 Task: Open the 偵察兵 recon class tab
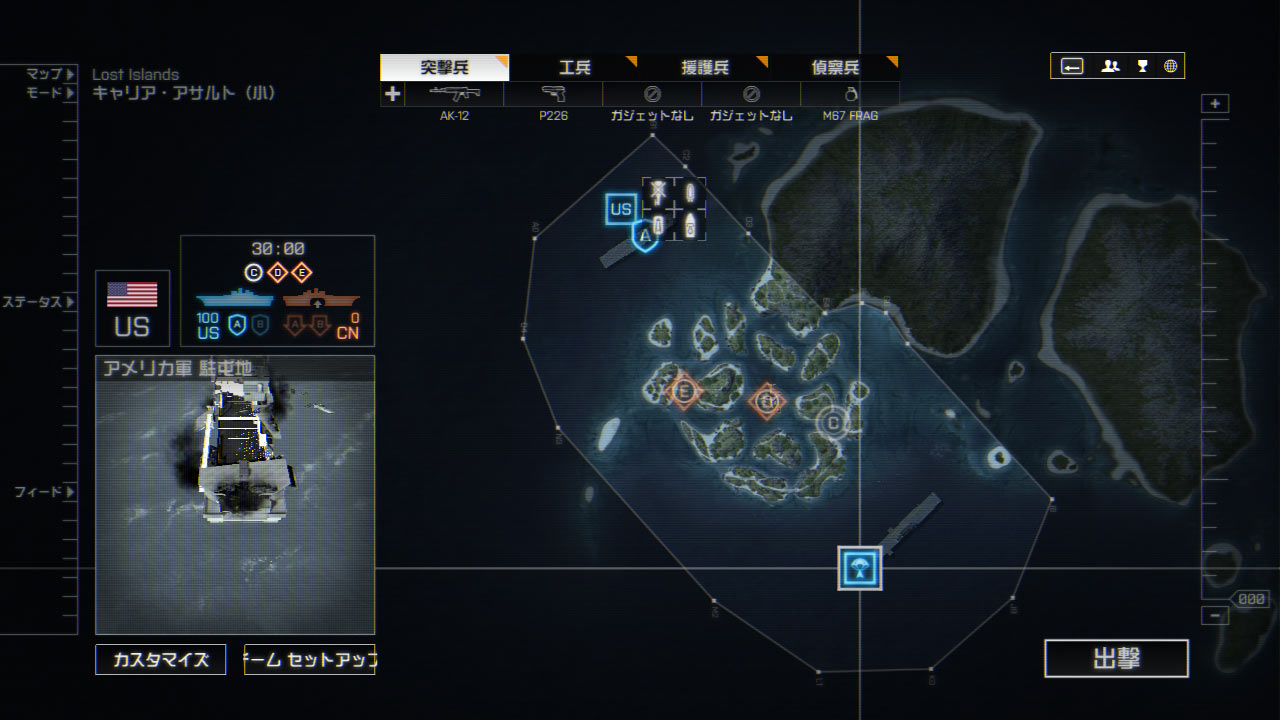835,68
